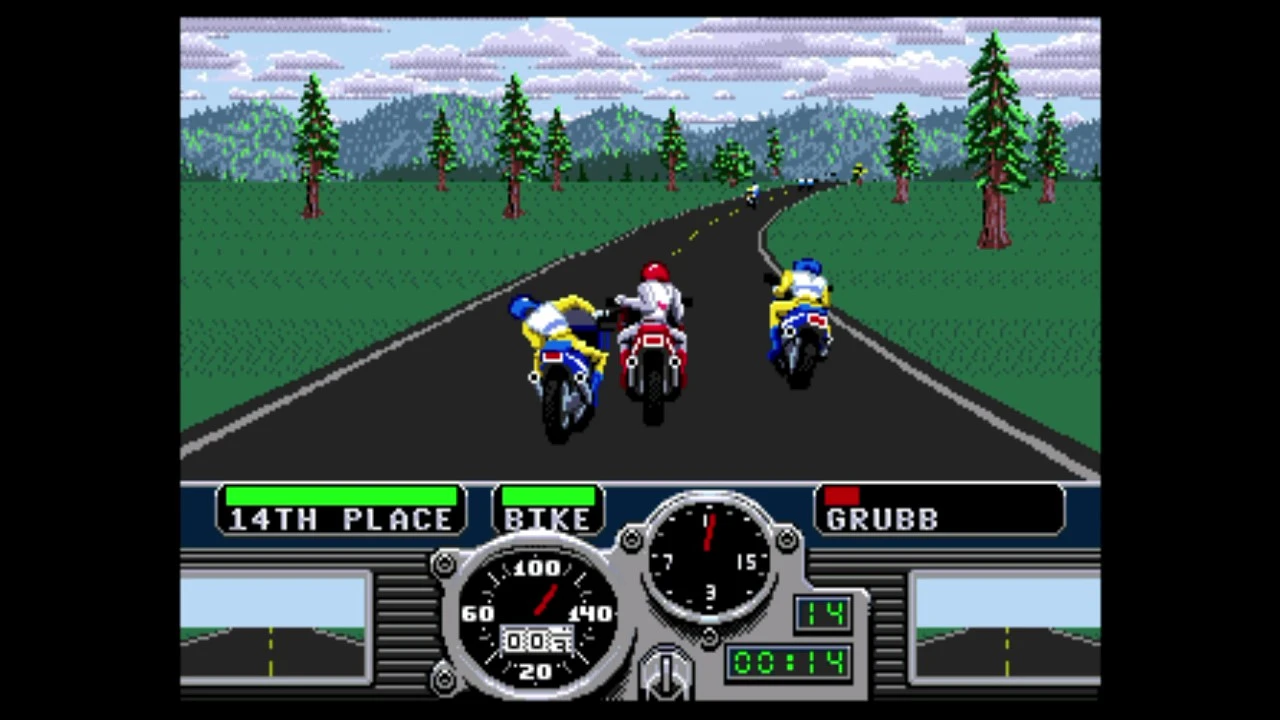Screen dimensions: 1280x720
Task: Toggle the 14TH PLACE status bar
Action: [x=340, y=497]
